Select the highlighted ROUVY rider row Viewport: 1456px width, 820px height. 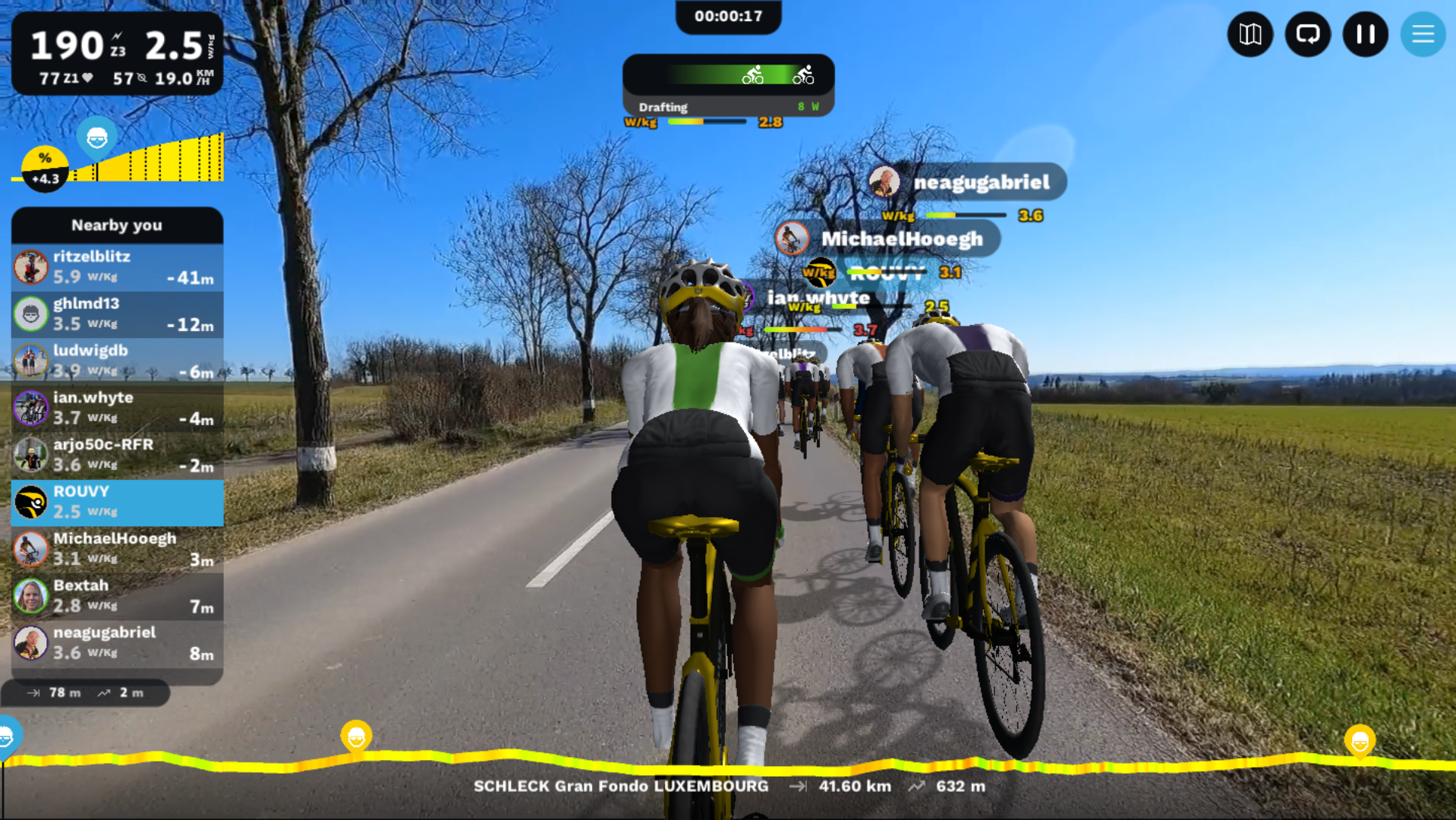click(118, 503)
